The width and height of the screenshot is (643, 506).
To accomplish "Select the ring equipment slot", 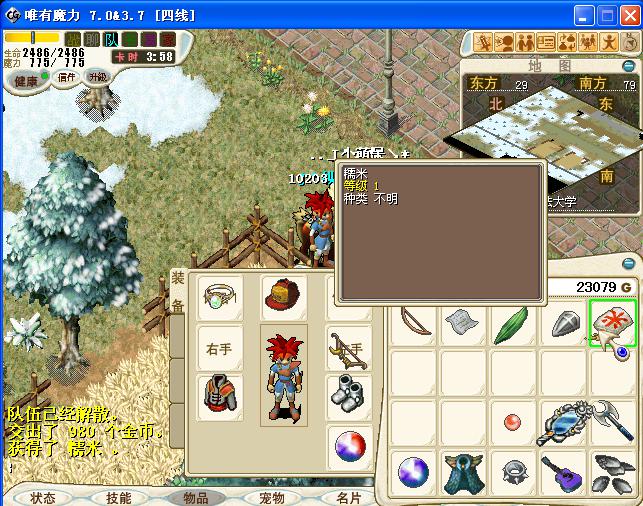I will click(219, 297).
